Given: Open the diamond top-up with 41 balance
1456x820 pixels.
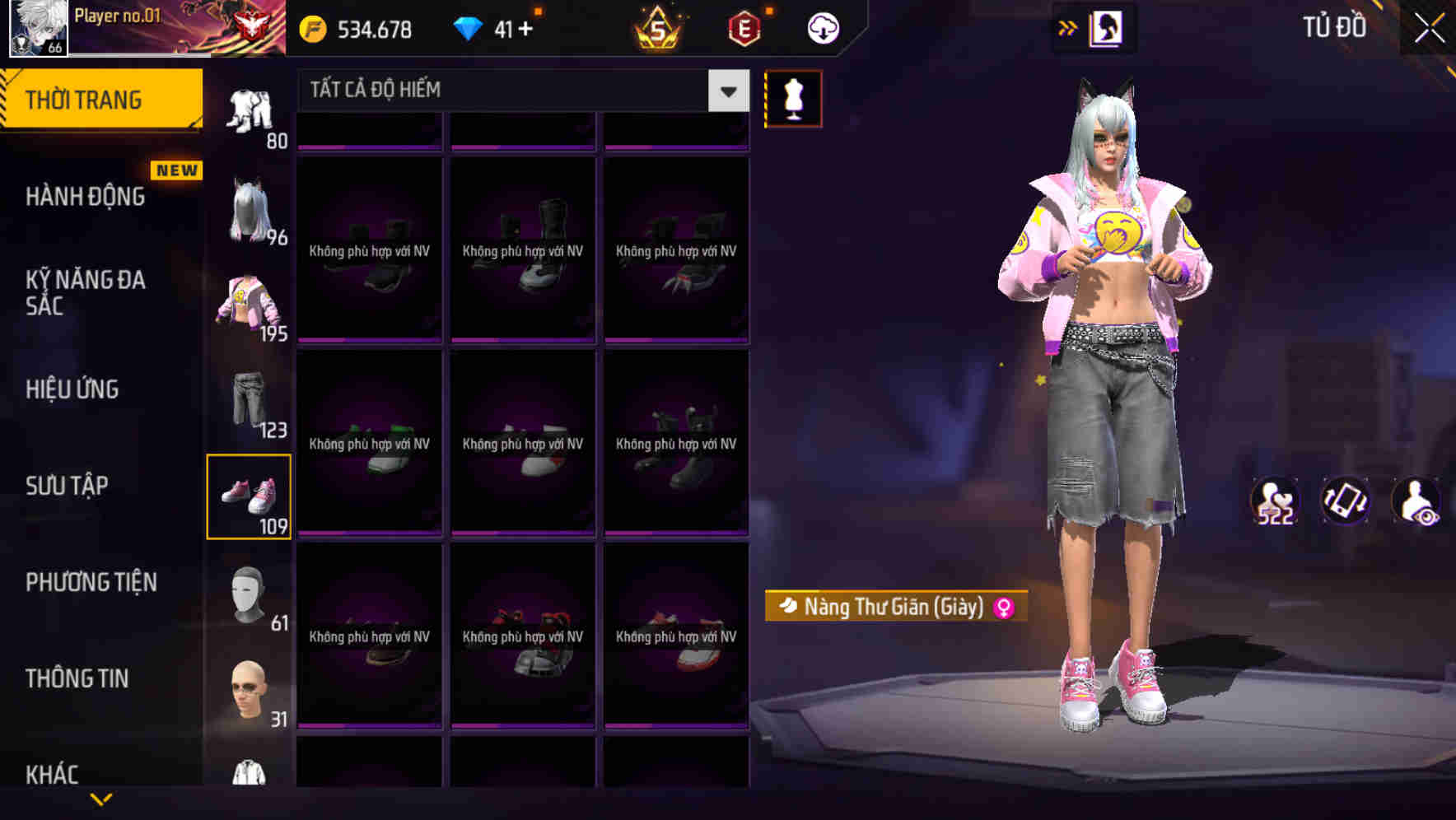Looking at the screenshot, I should (494, 26).
